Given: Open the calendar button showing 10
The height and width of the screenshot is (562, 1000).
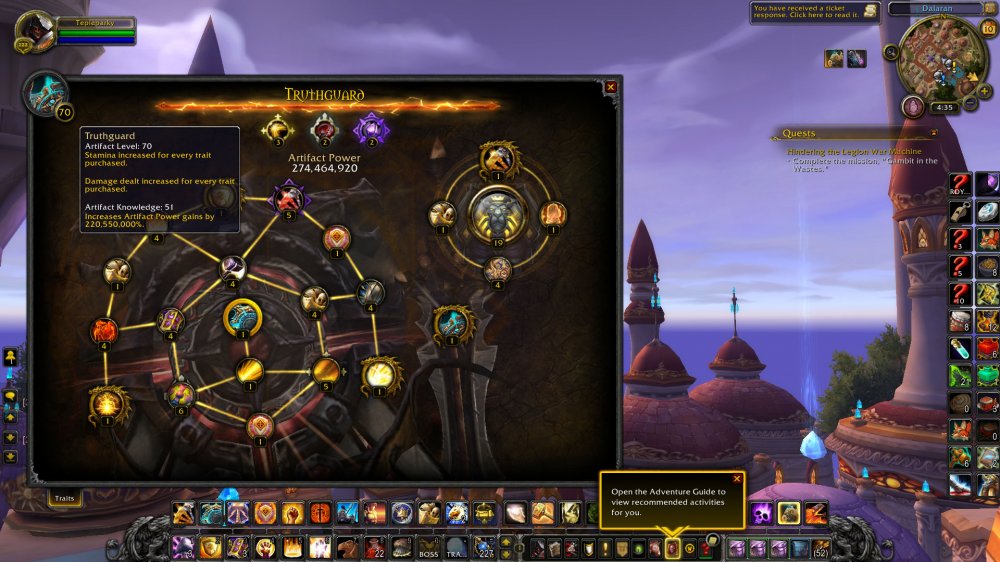Looking at the screenshot, I should tap(988, 28).
